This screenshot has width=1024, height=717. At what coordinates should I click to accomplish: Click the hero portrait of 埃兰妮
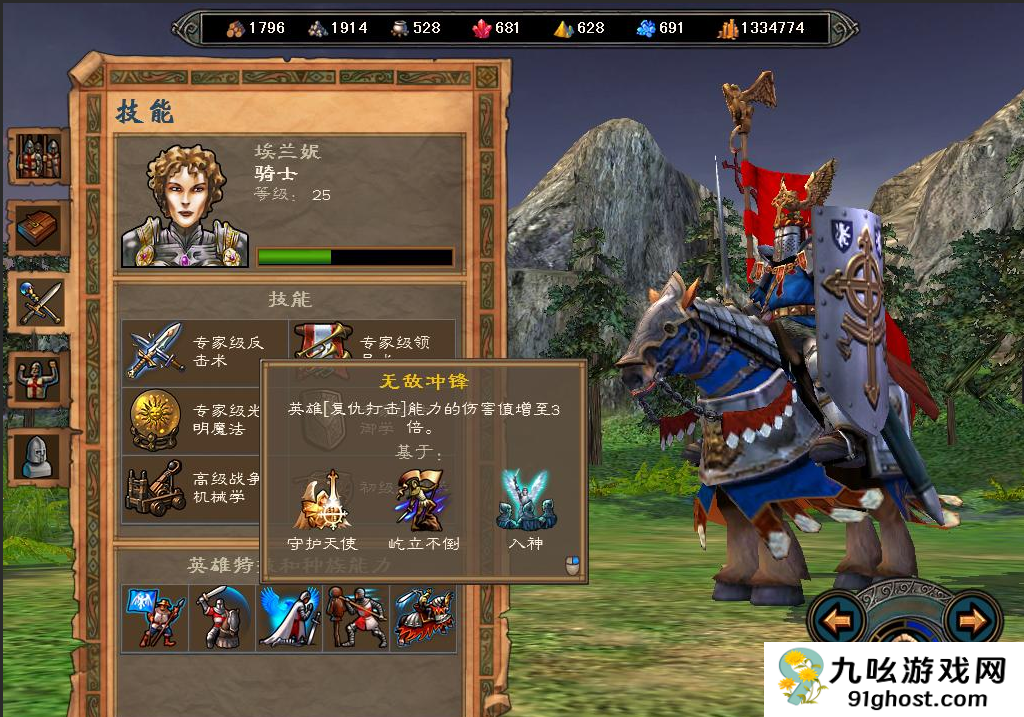click(x=185, y=208)
